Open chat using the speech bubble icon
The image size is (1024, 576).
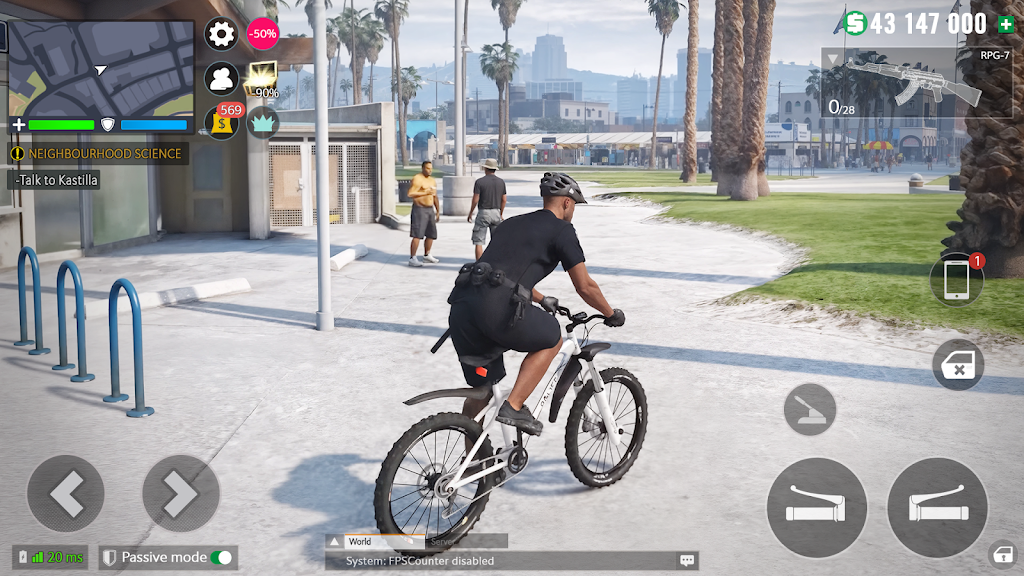687,561
